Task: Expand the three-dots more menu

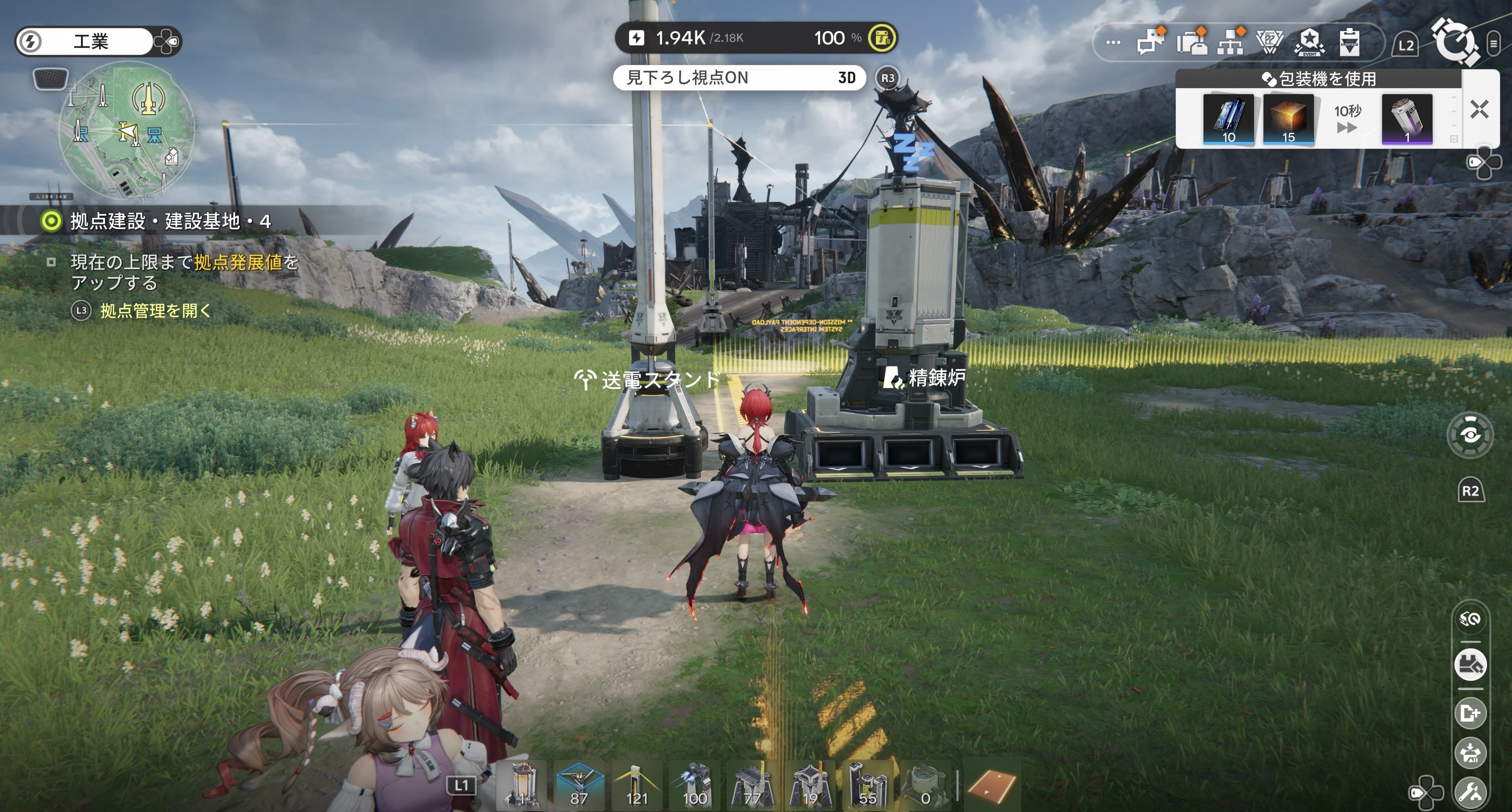Action: coord(1113,42)
